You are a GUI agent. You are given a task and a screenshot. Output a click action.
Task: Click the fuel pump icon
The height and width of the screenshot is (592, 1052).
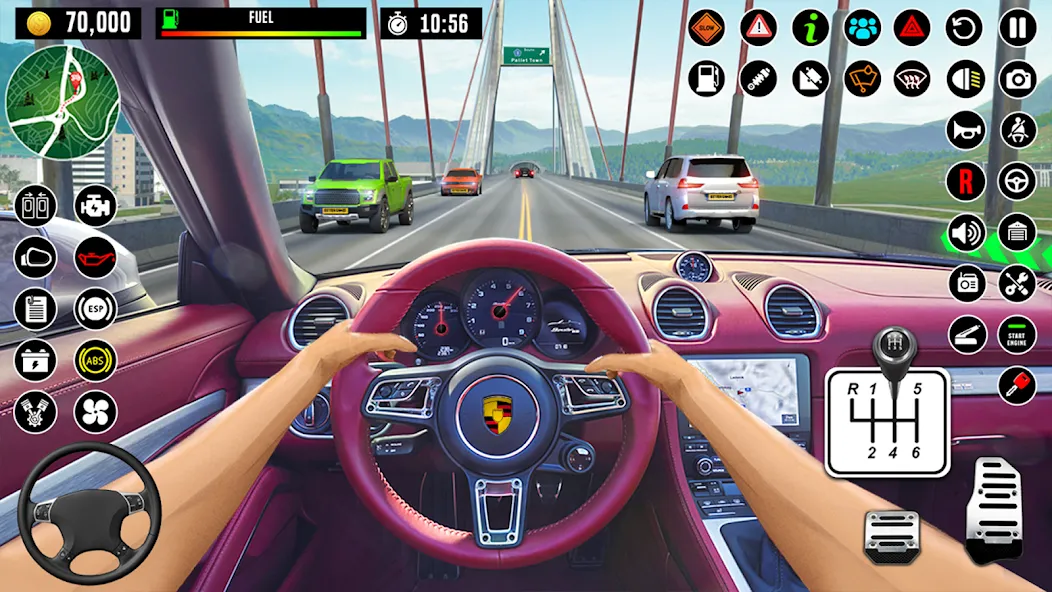point(707,79)
